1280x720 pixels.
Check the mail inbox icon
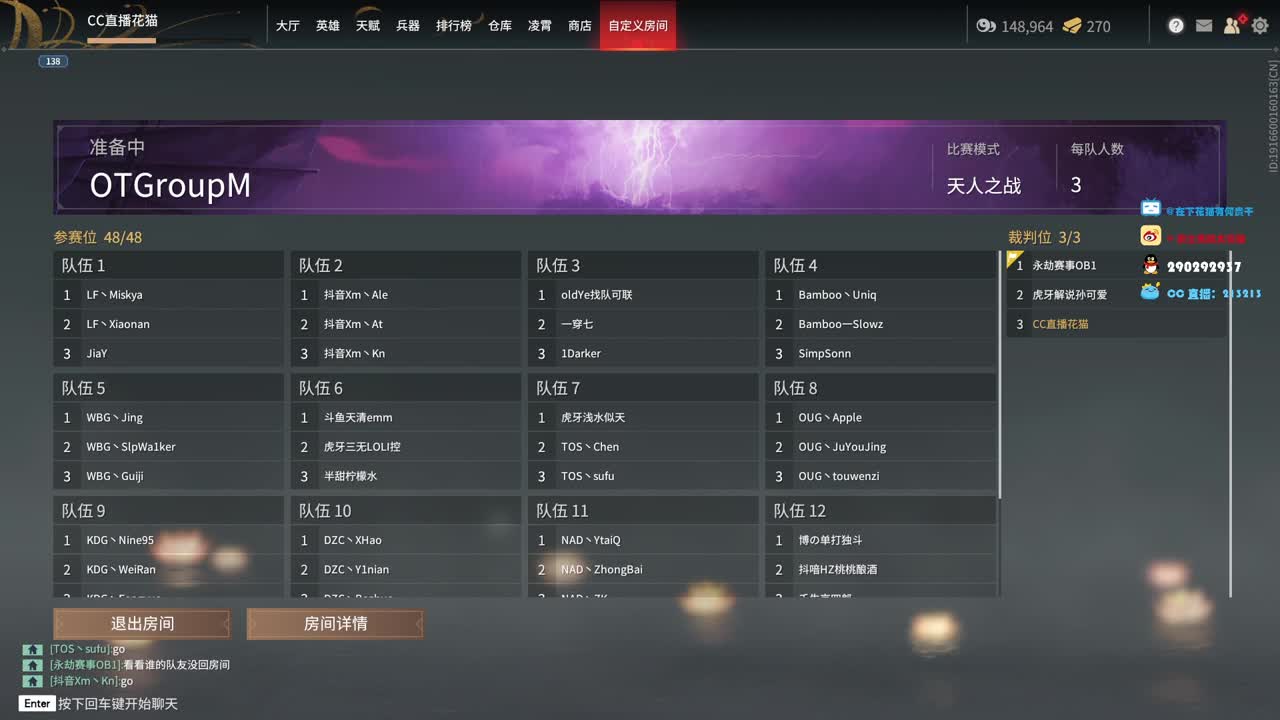point(1204,26)
